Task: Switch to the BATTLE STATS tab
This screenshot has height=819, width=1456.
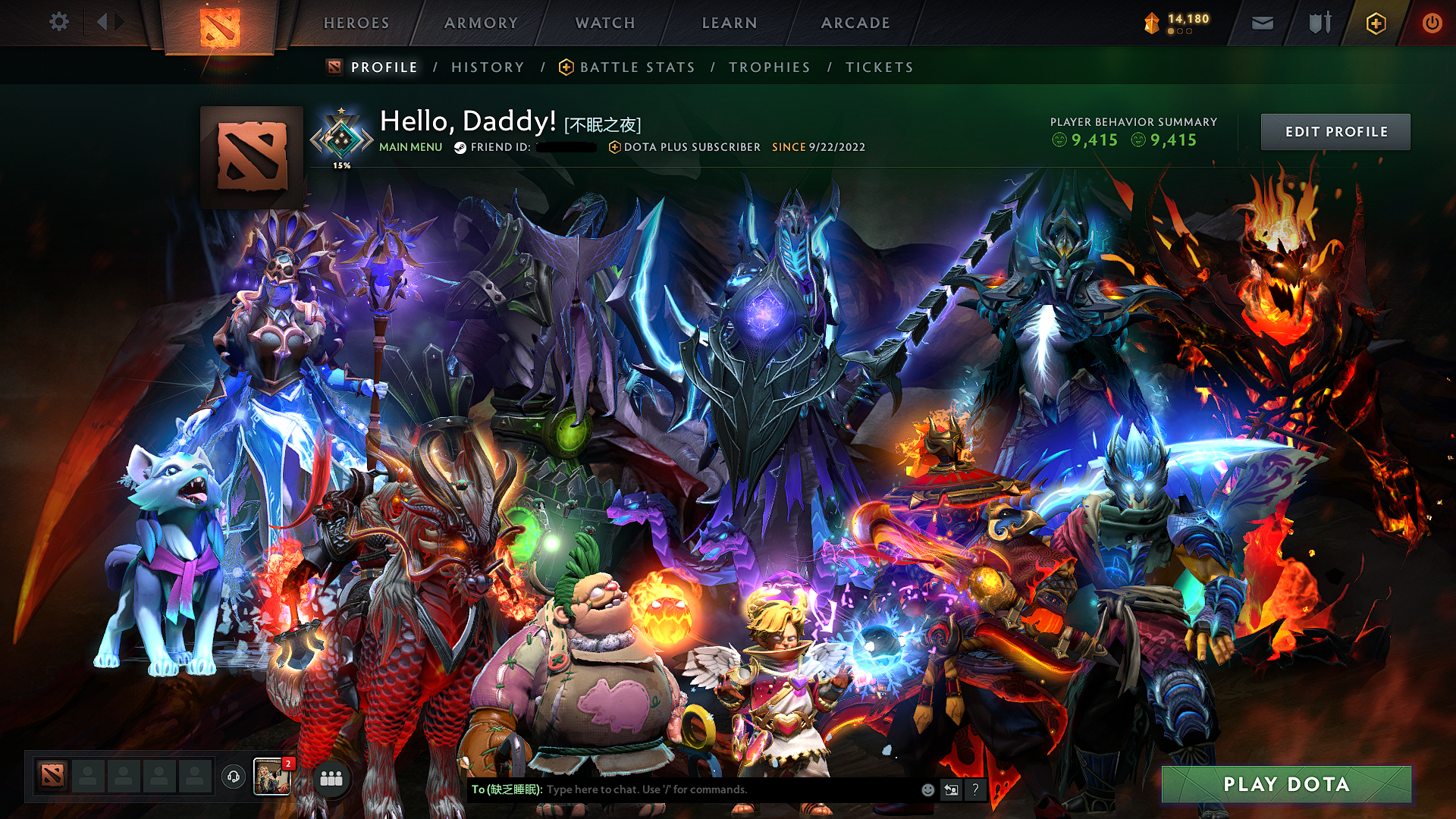Action: [635, 67]
